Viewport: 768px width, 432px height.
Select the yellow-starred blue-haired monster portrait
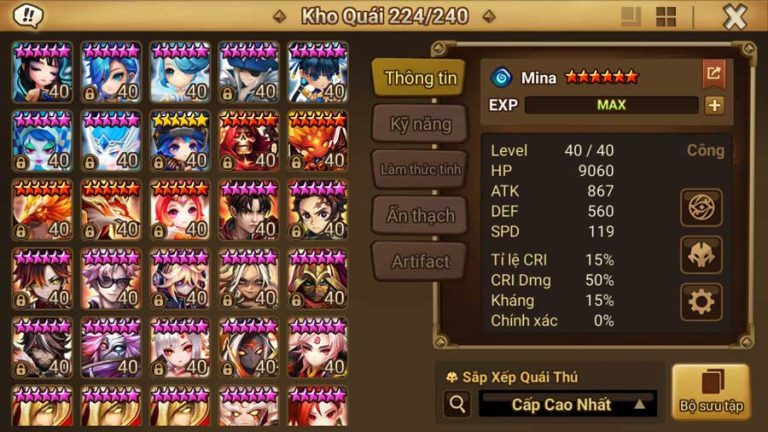tap(181, 141)
